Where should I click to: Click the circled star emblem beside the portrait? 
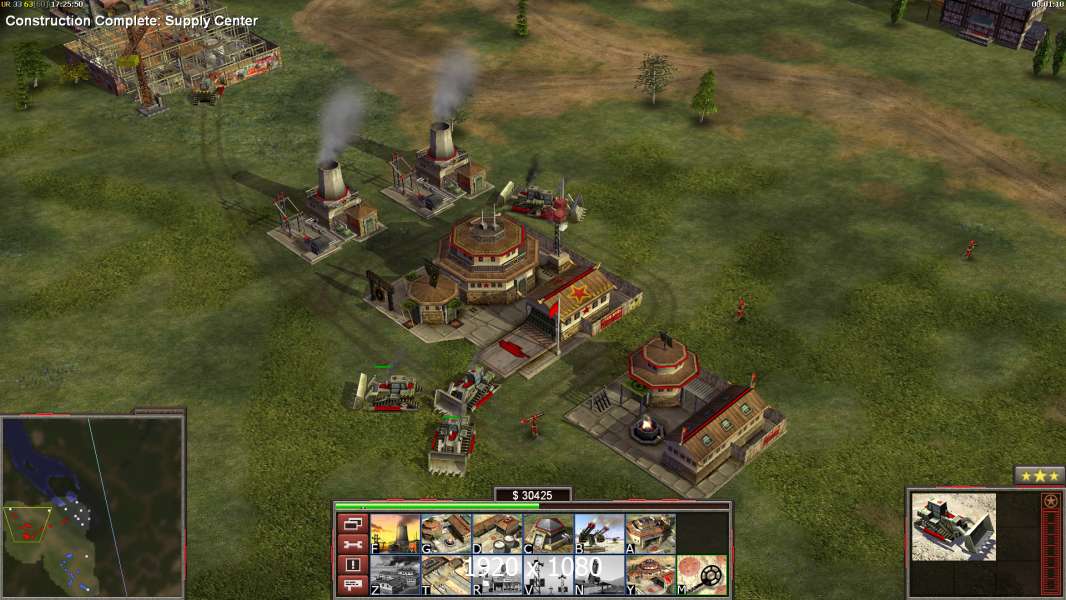(x=1050, y=501)
